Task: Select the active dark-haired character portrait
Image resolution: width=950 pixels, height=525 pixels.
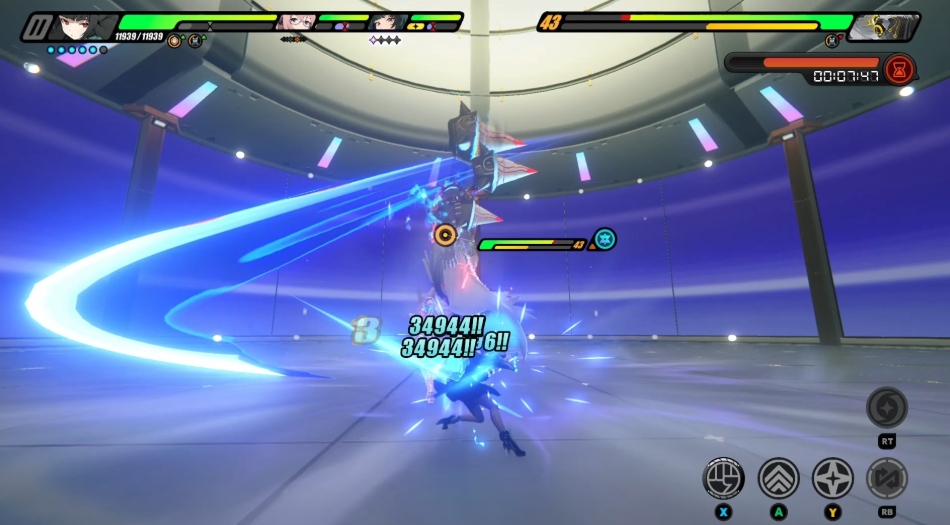Action: pyautogui.click(x=80, y=25)
